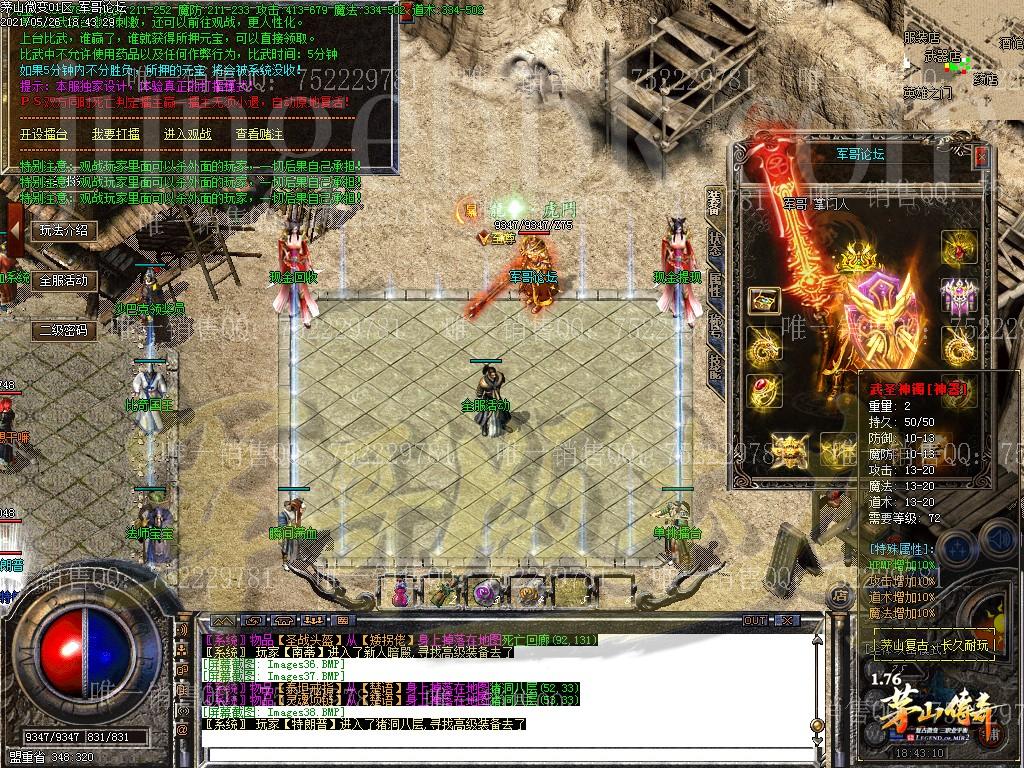
Task: Open the 查看赌注 option
Action: tap(260, 134)
